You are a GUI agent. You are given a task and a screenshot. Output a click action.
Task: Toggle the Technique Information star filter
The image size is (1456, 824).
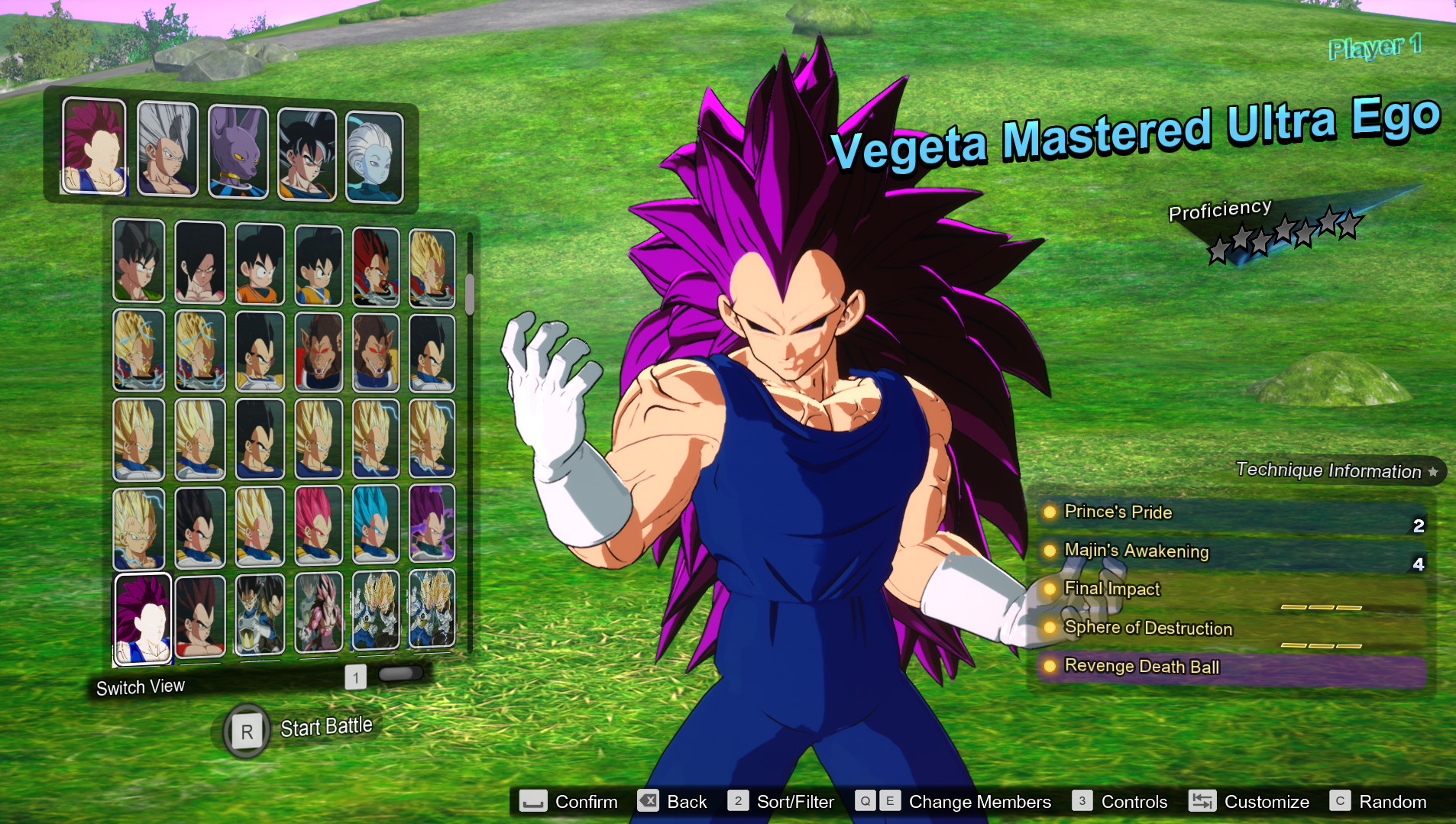pos(1434,471)
